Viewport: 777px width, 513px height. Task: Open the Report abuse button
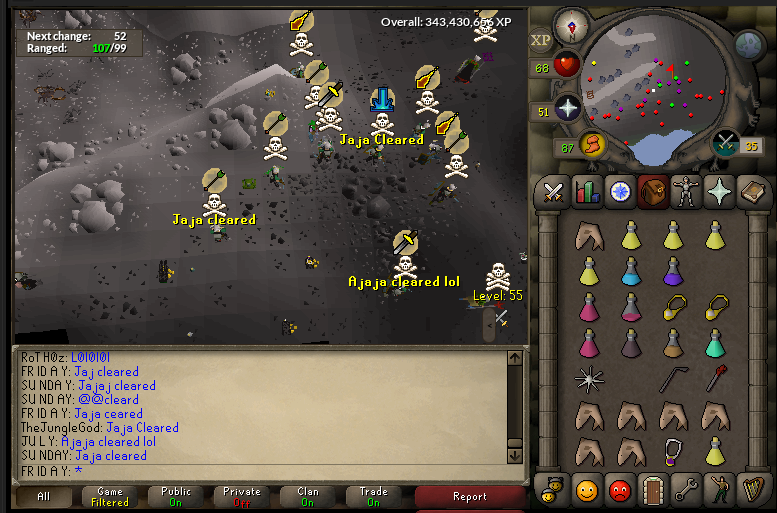click(470, 496)
